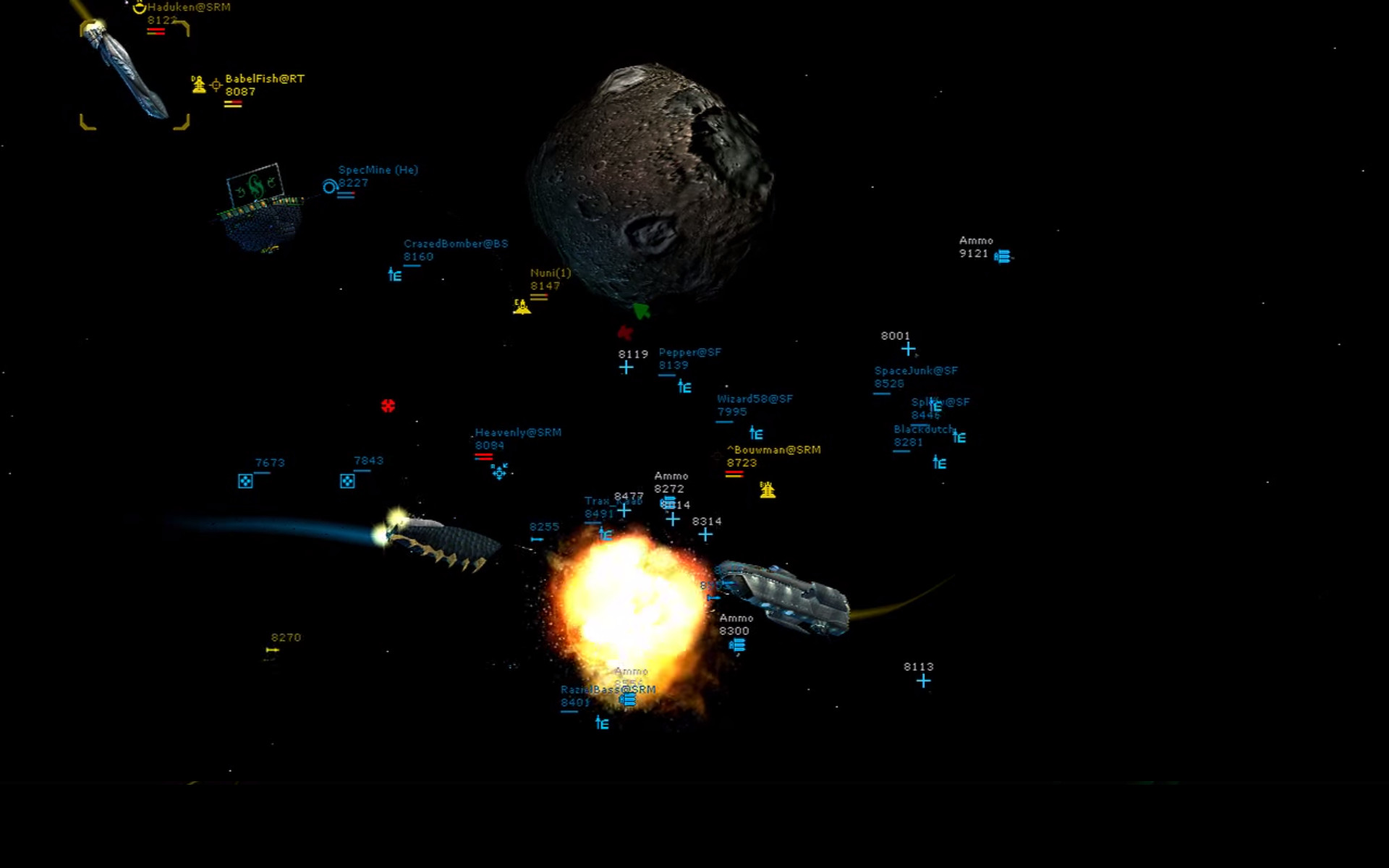Click the red cross hazard marker mid-screen
Screen dimensions: 1389x868
tap(389, 407)
